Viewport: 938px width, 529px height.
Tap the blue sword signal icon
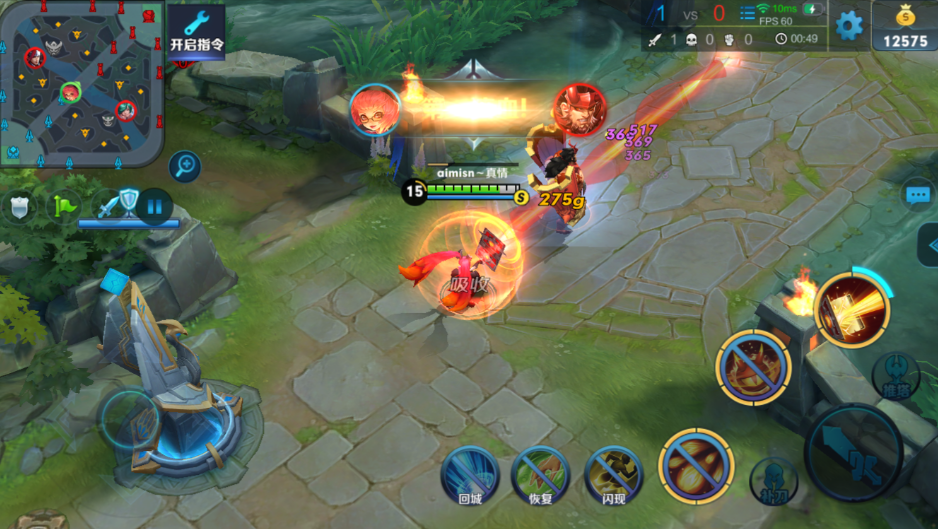(x=108, y=207)
